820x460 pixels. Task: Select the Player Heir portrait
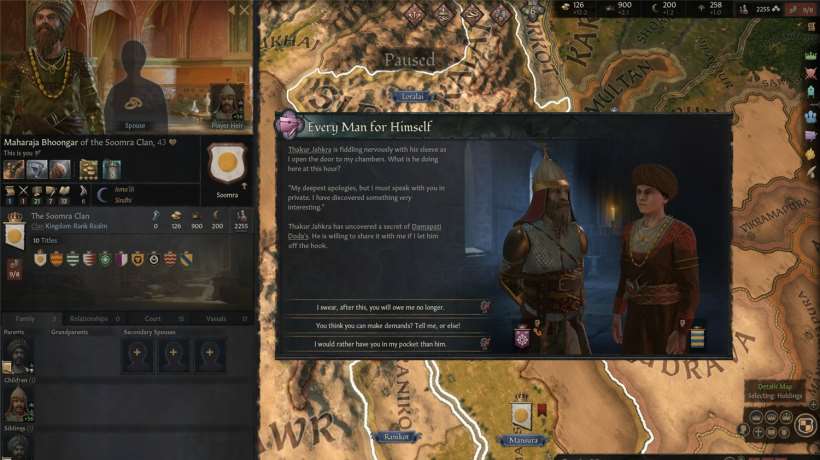[x=227, y=103]
